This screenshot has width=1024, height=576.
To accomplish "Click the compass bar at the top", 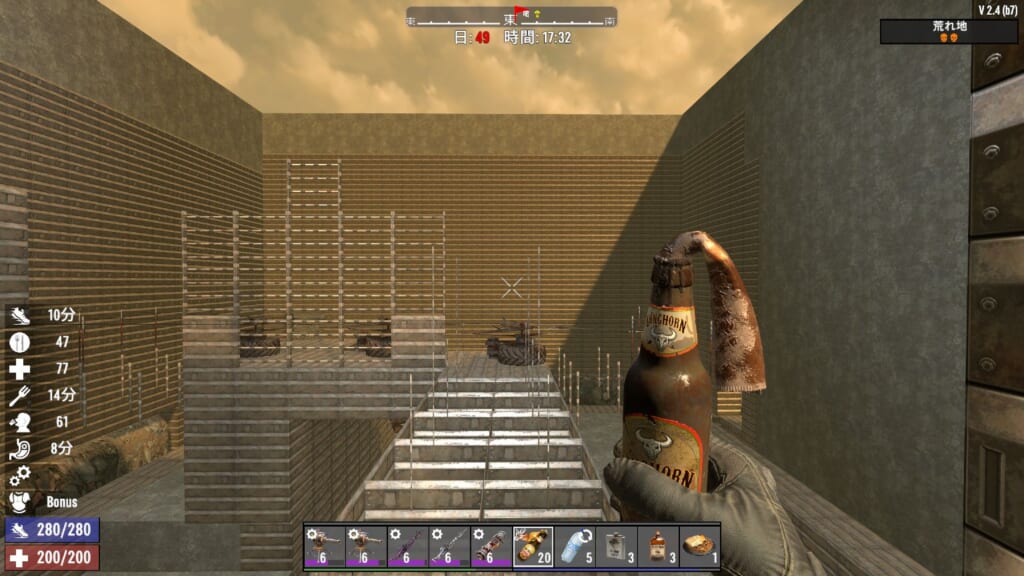I will coord(511,17).
